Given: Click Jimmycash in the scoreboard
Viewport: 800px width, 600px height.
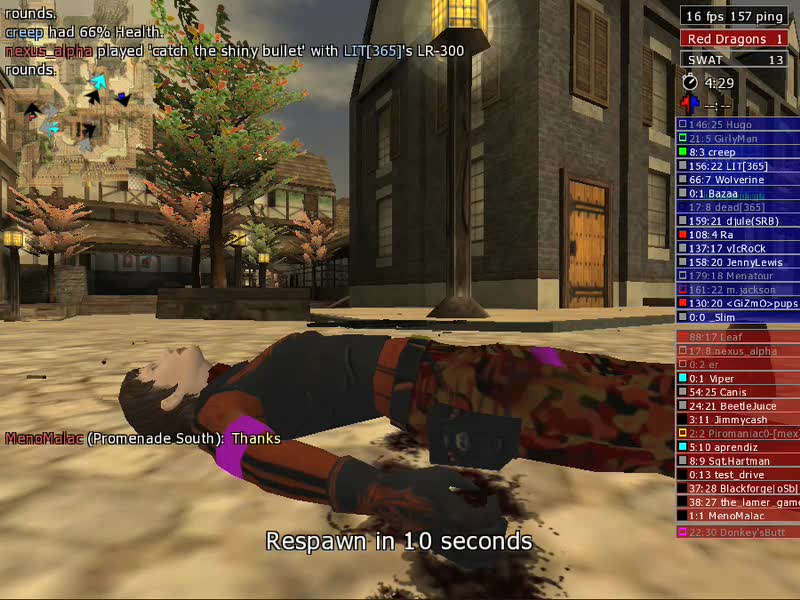Looking at the screenshot, I should pos(737,420).
